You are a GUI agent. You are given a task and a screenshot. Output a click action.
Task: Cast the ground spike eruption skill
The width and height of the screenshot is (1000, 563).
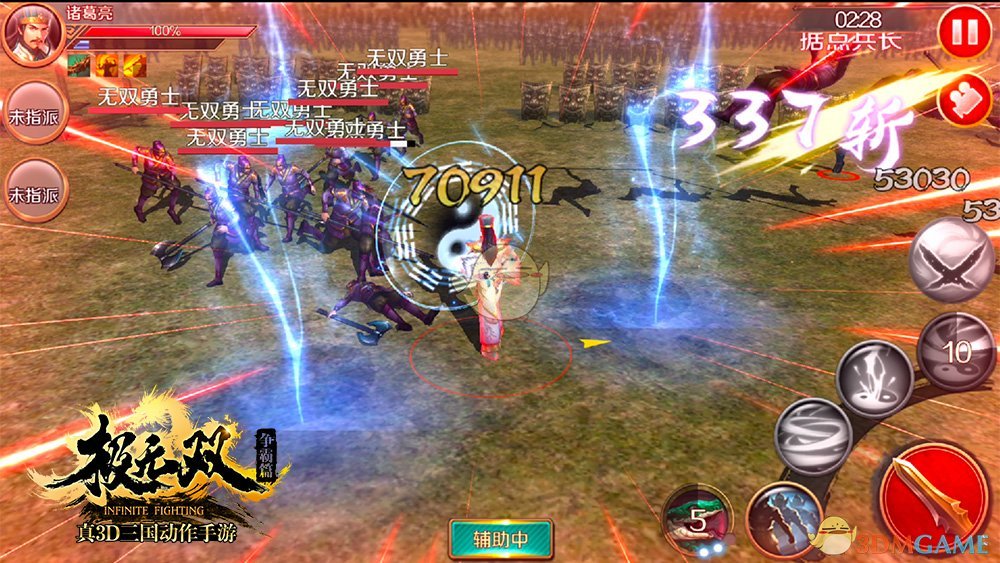coord(874,378)
